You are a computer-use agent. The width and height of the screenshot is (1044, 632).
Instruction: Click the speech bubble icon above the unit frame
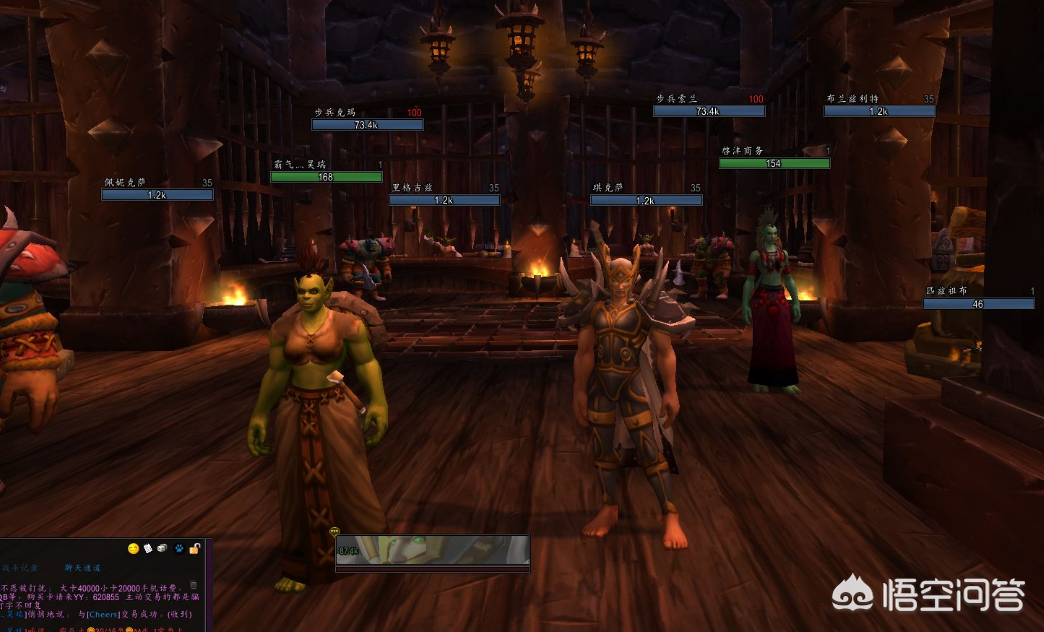click(334, 533)
